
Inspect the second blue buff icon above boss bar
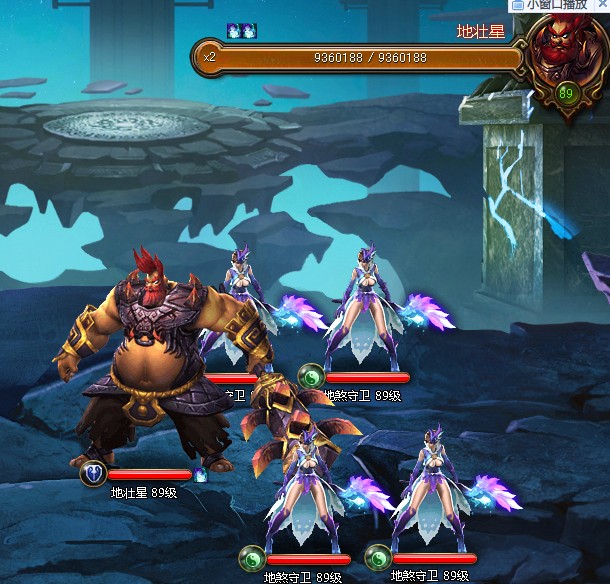(249, 30)
